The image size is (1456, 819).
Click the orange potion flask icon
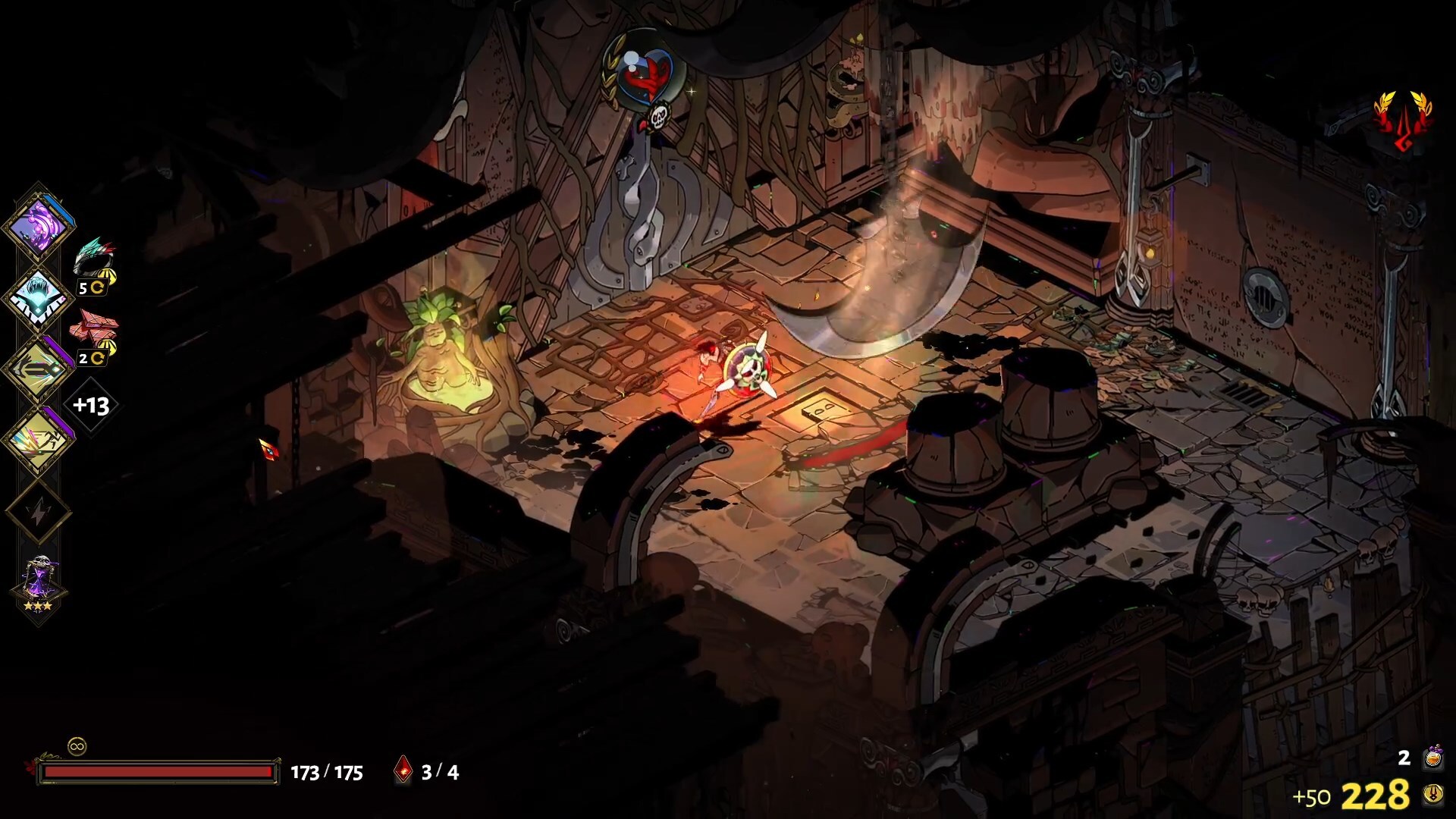pos(1432,757)
